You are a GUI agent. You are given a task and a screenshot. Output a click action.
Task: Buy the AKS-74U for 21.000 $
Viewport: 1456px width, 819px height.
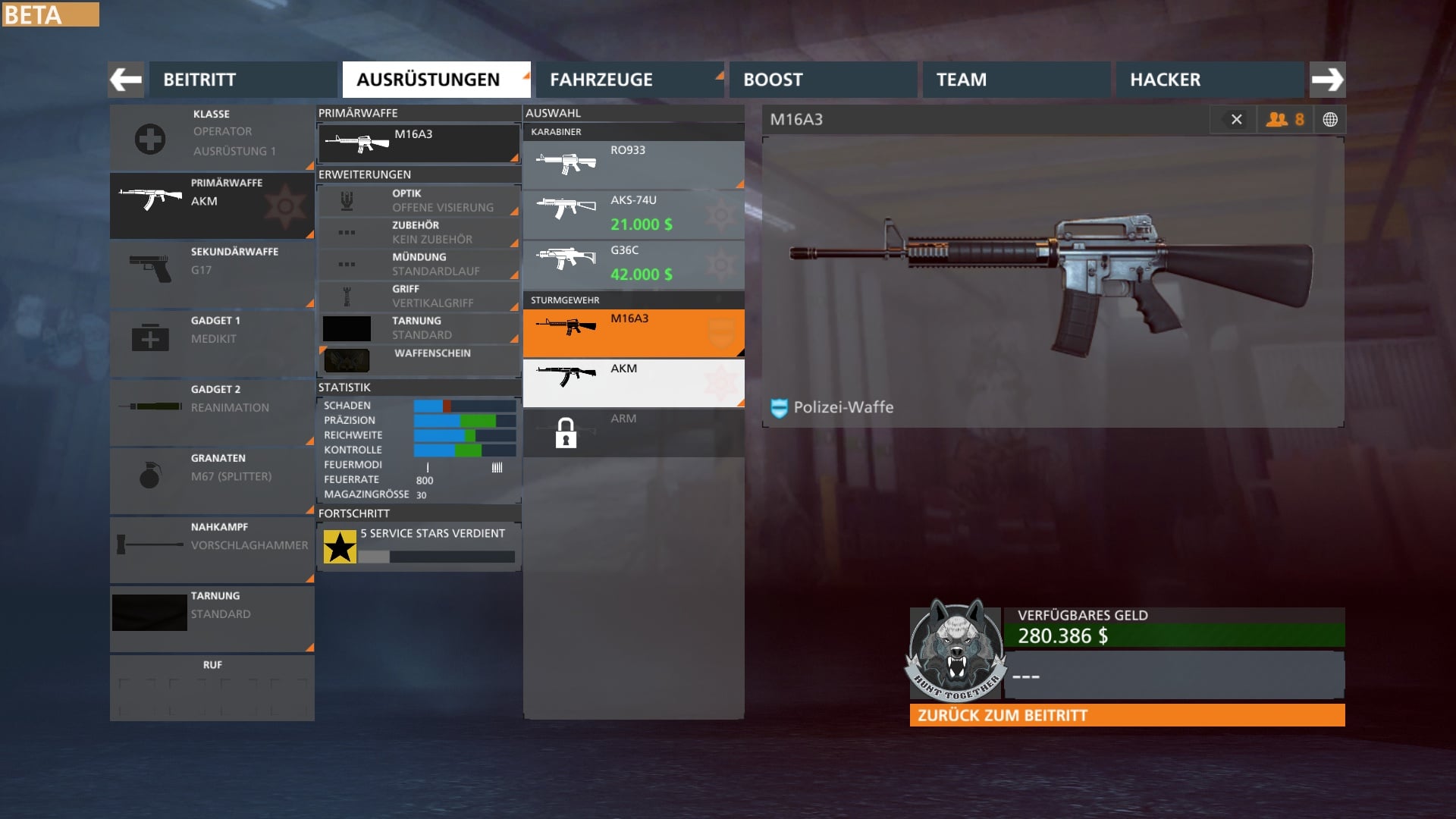pos(633,215)
